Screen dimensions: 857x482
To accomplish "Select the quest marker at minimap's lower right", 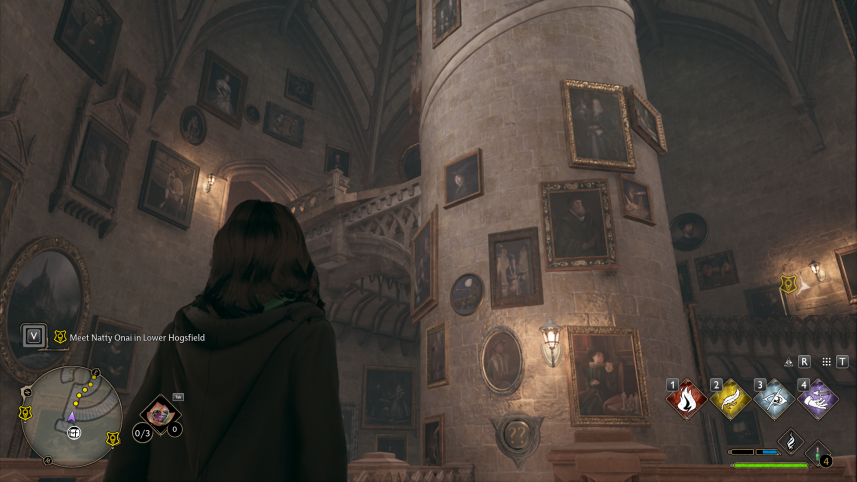I will (x=114, y=437).
